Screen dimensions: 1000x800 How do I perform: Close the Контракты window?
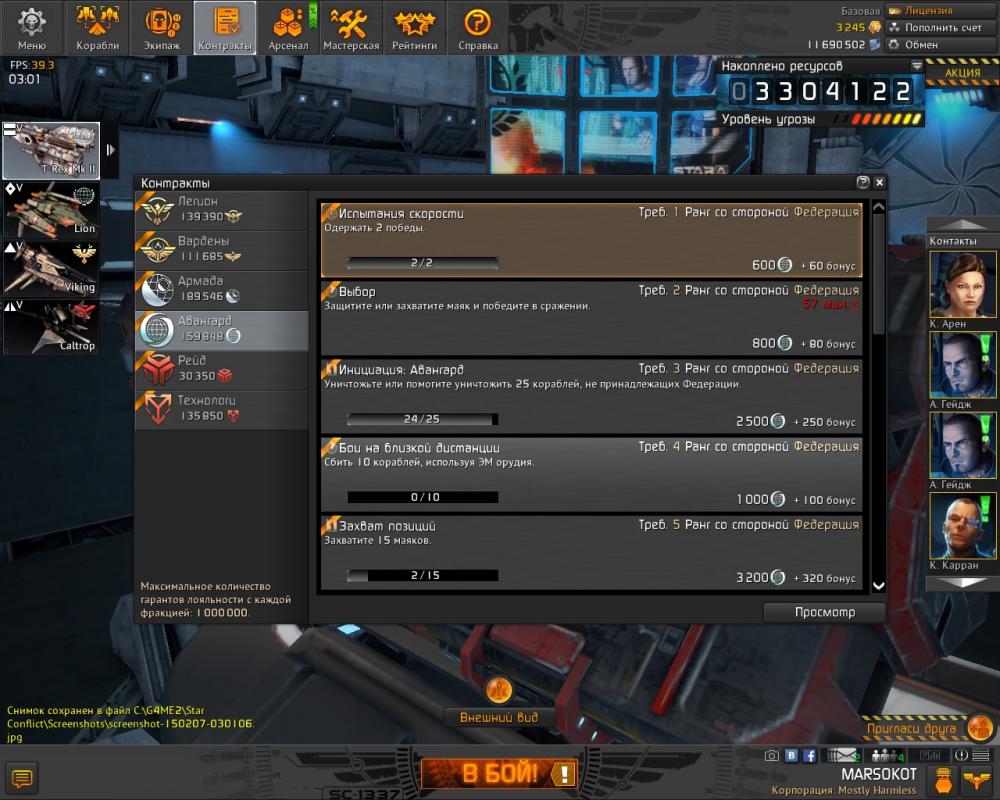pyautogui.click(x=879, y=183)
